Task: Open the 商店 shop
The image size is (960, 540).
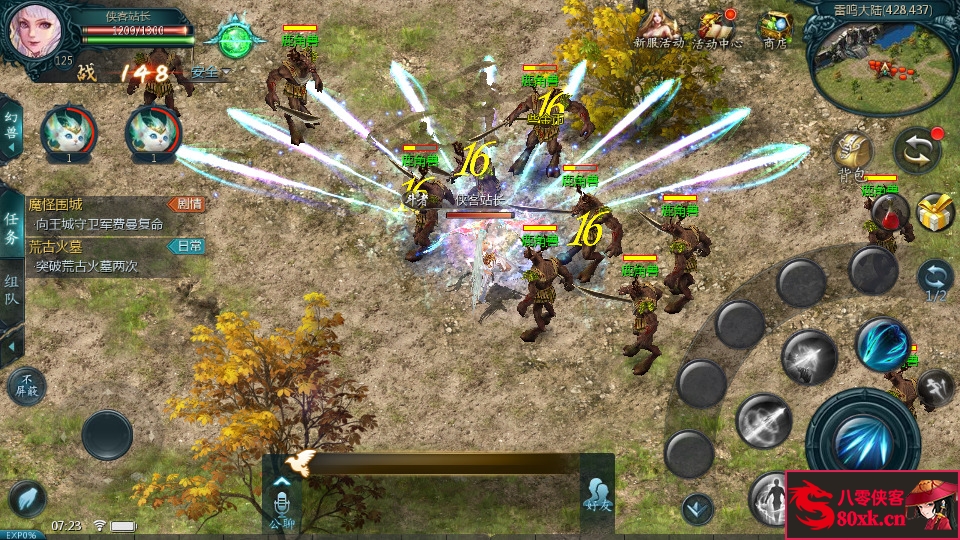Action: coord(775,29)
